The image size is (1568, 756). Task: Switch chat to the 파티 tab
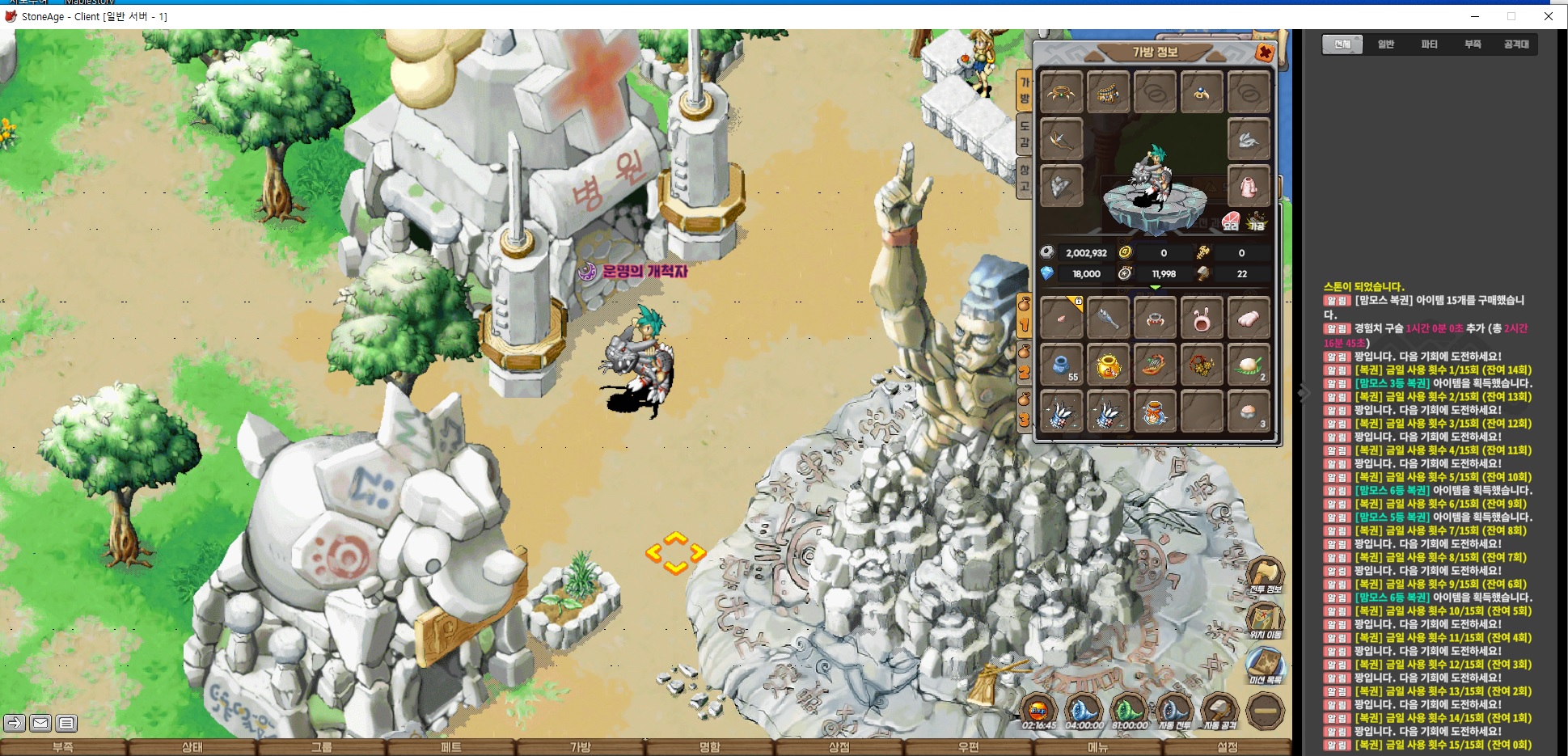point(1429,44)
